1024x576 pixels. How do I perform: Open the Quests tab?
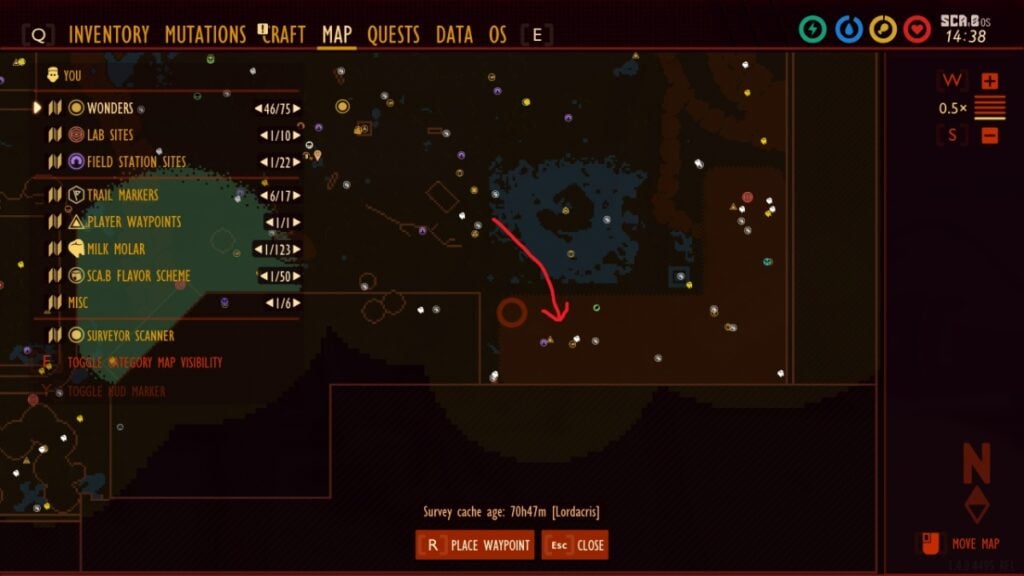pyautogui.click(x=393, y=35)
